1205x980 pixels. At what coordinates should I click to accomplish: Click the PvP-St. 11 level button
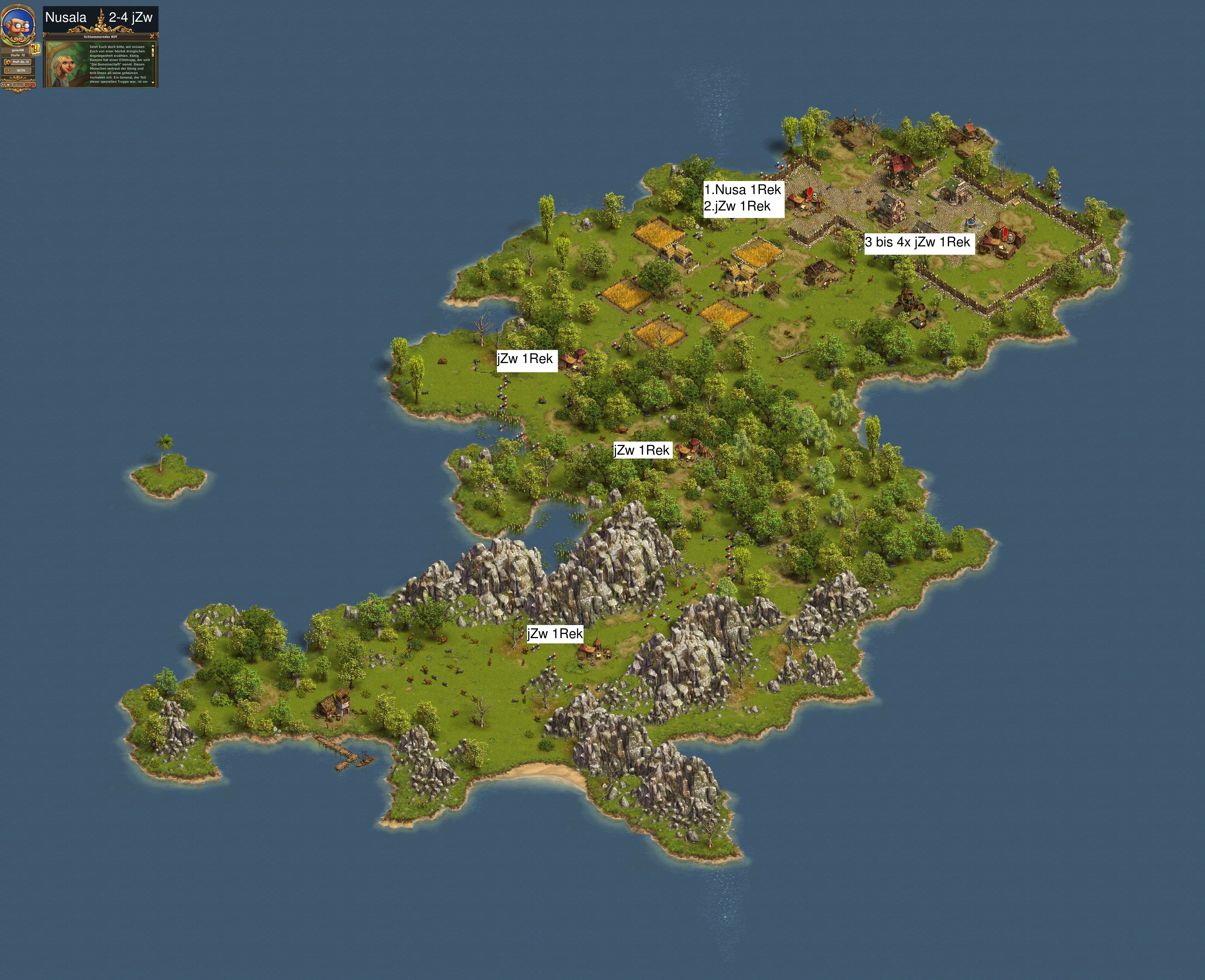(18, 62)
